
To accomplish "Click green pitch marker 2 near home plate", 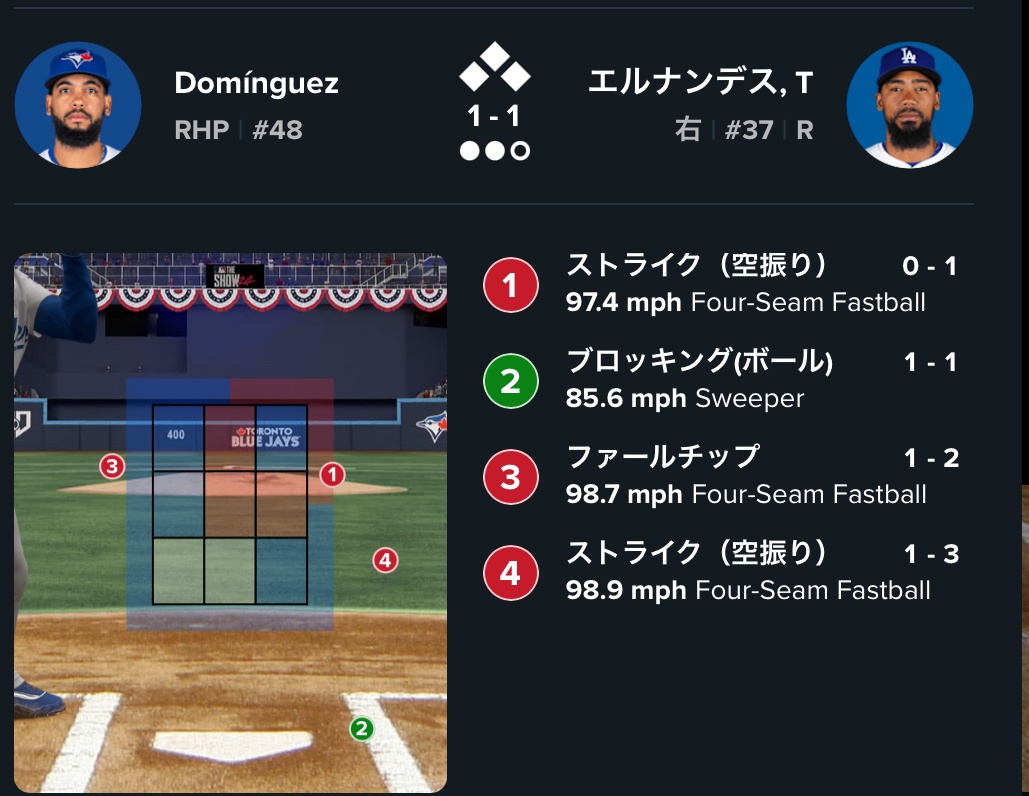I will coord(361,729).
